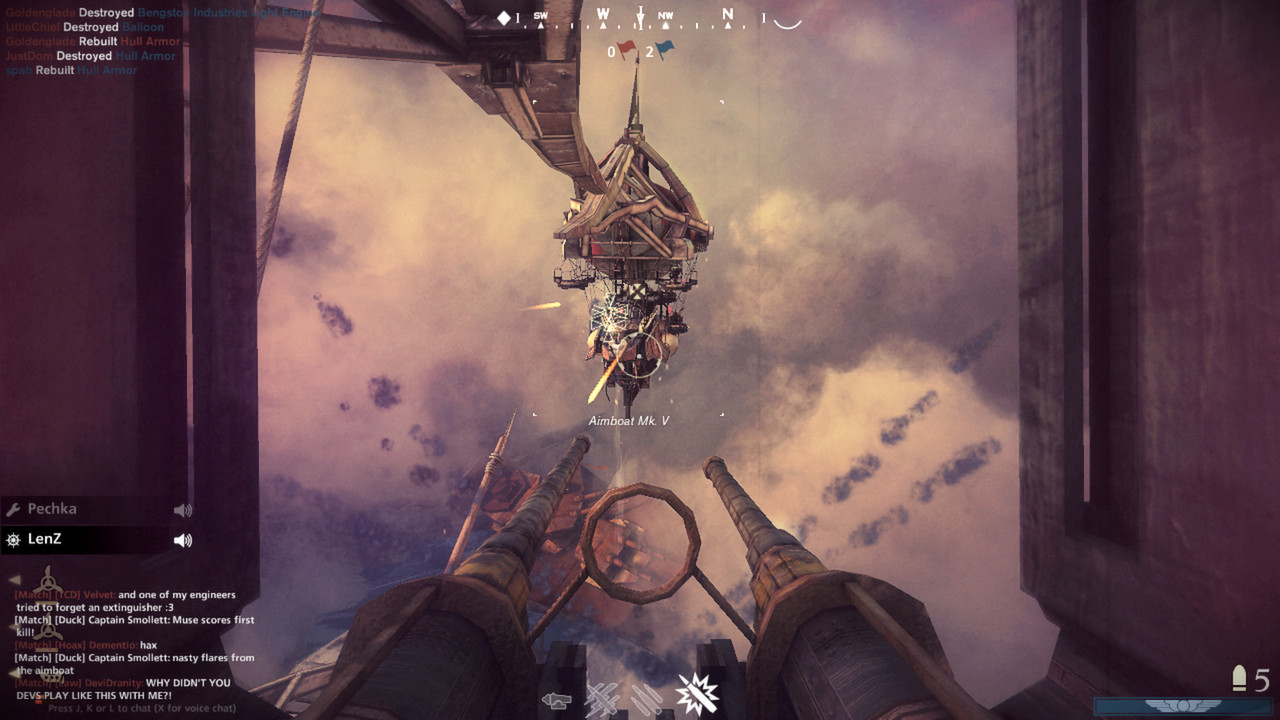Select the cannon weapon slot icon
The image size is (1280, 720).
(557, 698)
